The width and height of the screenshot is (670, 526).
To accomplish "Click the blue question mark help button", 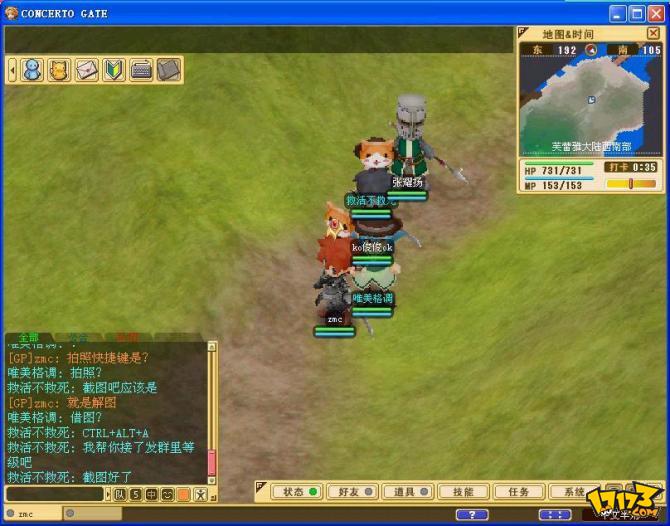I will click(x=472, y=514).
